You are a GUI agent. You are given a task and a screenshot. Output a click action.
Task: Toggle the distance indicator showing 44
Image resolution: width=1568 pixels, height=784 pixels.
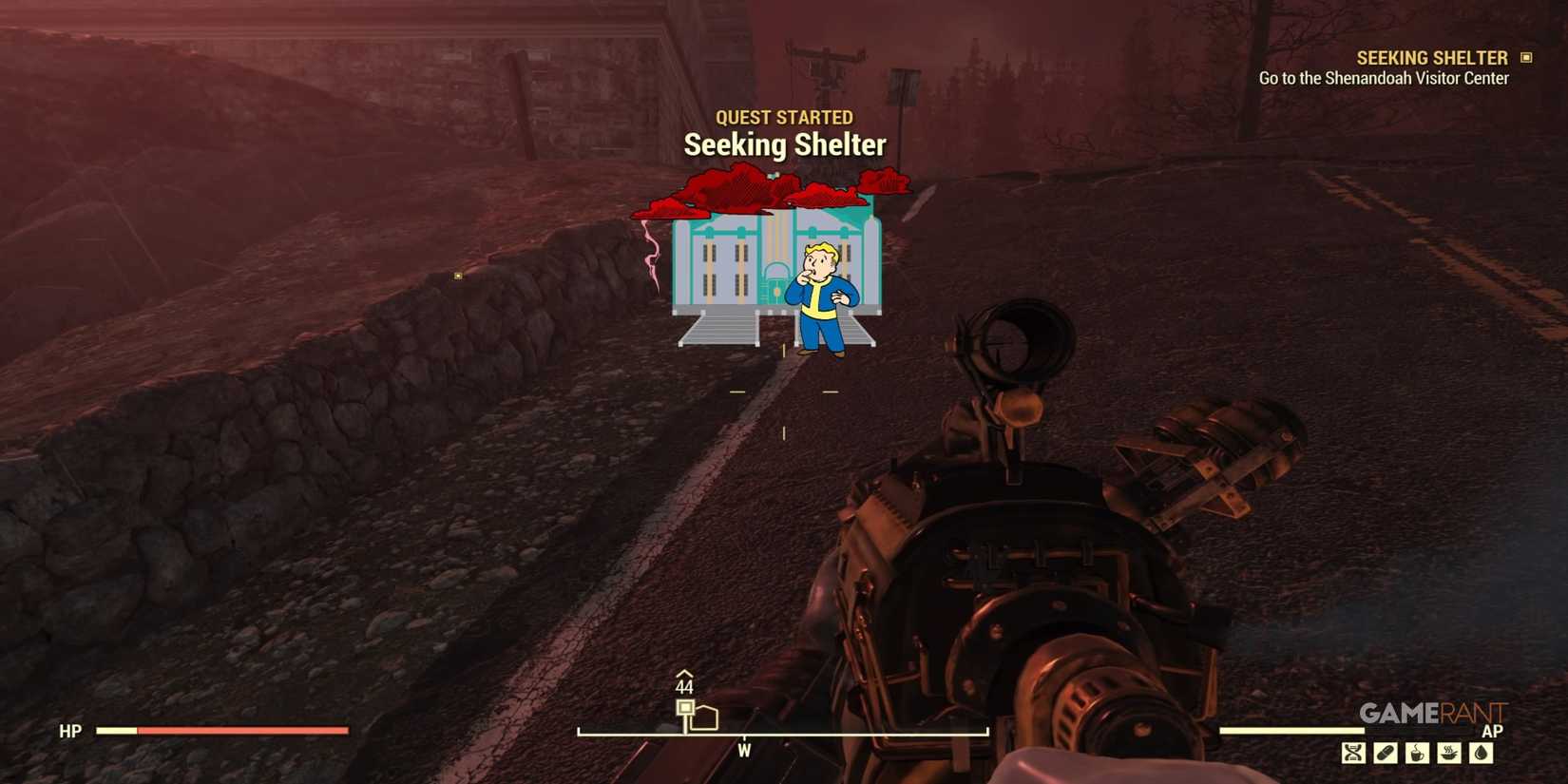pyautogui.click(x=684, y=687)
